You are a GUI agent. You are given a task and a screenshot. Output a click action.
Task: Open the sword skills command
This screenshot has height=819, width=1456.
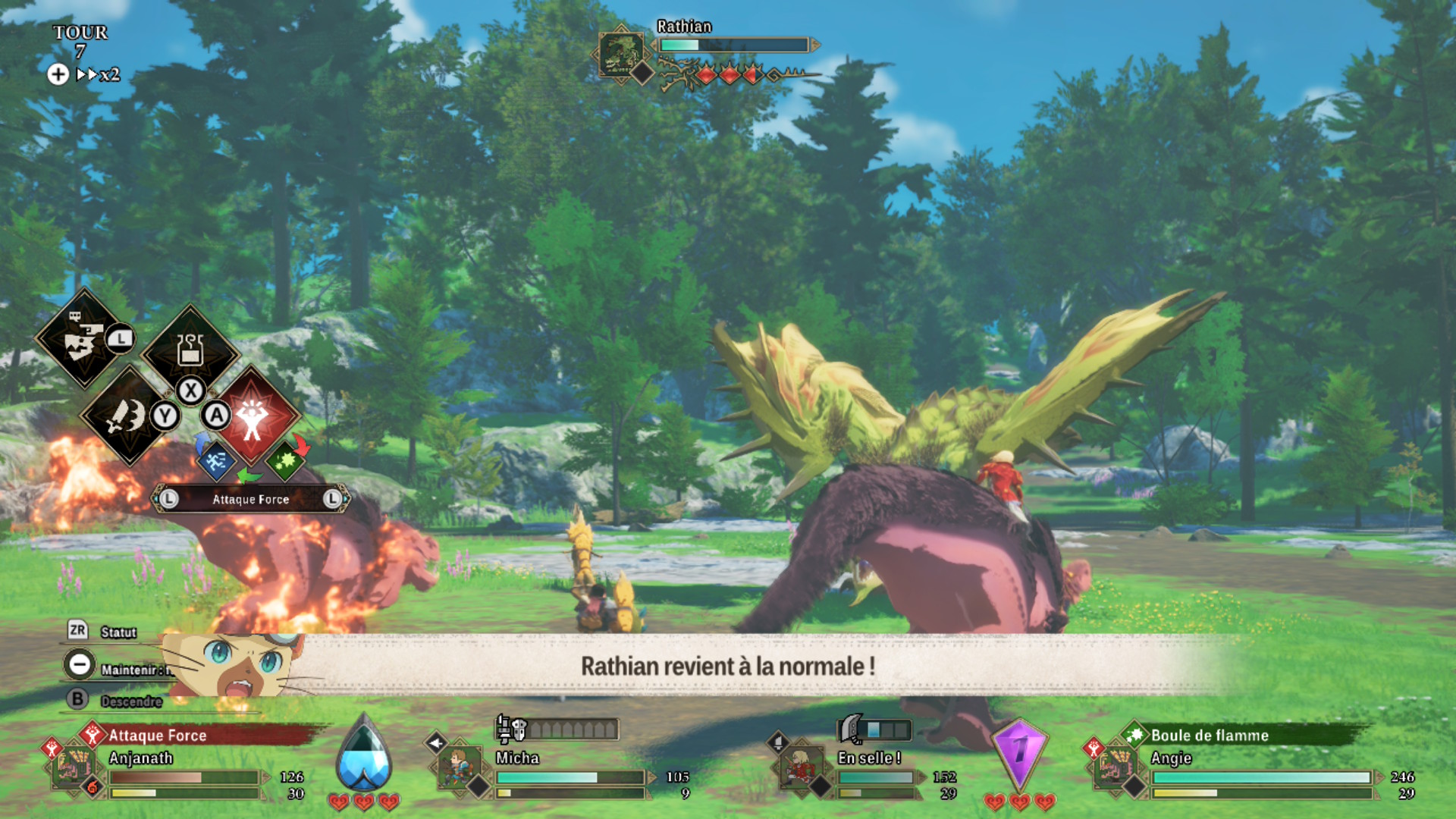(127, 416)
